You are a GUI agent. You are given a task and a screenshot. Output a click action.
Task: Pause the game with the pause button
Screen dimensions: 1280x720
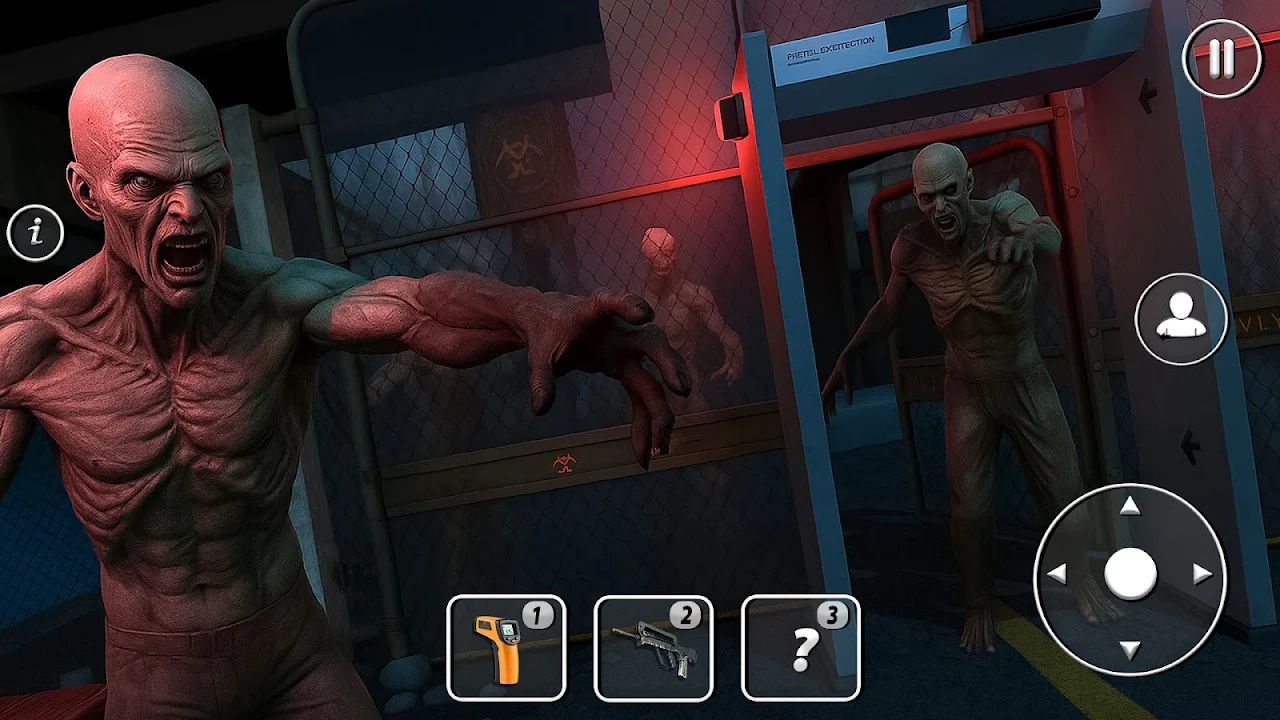pyautogui.click(x=1221, y=59)
